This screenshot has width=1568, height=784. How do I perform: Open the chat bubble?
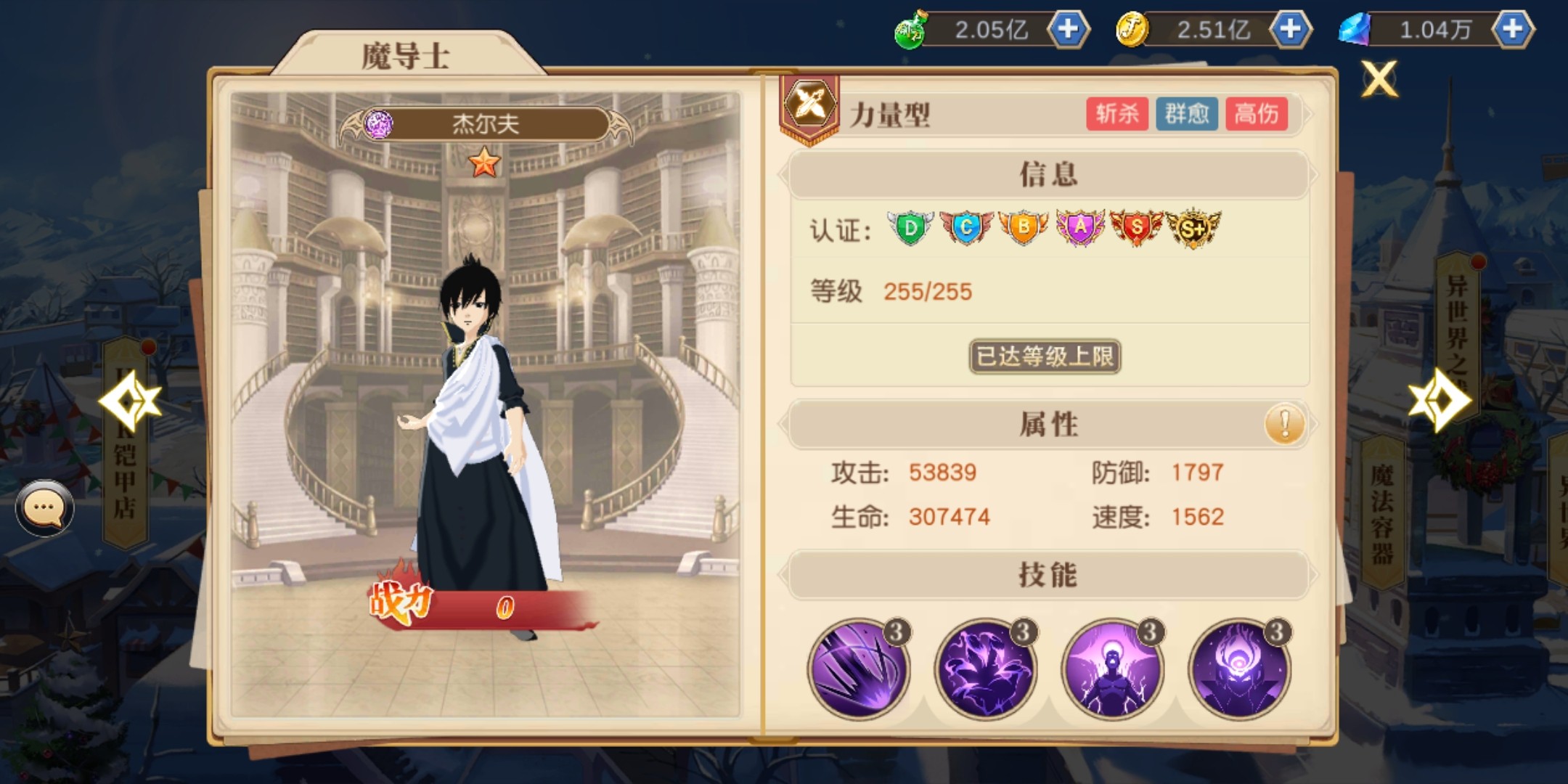click(44, 508)
